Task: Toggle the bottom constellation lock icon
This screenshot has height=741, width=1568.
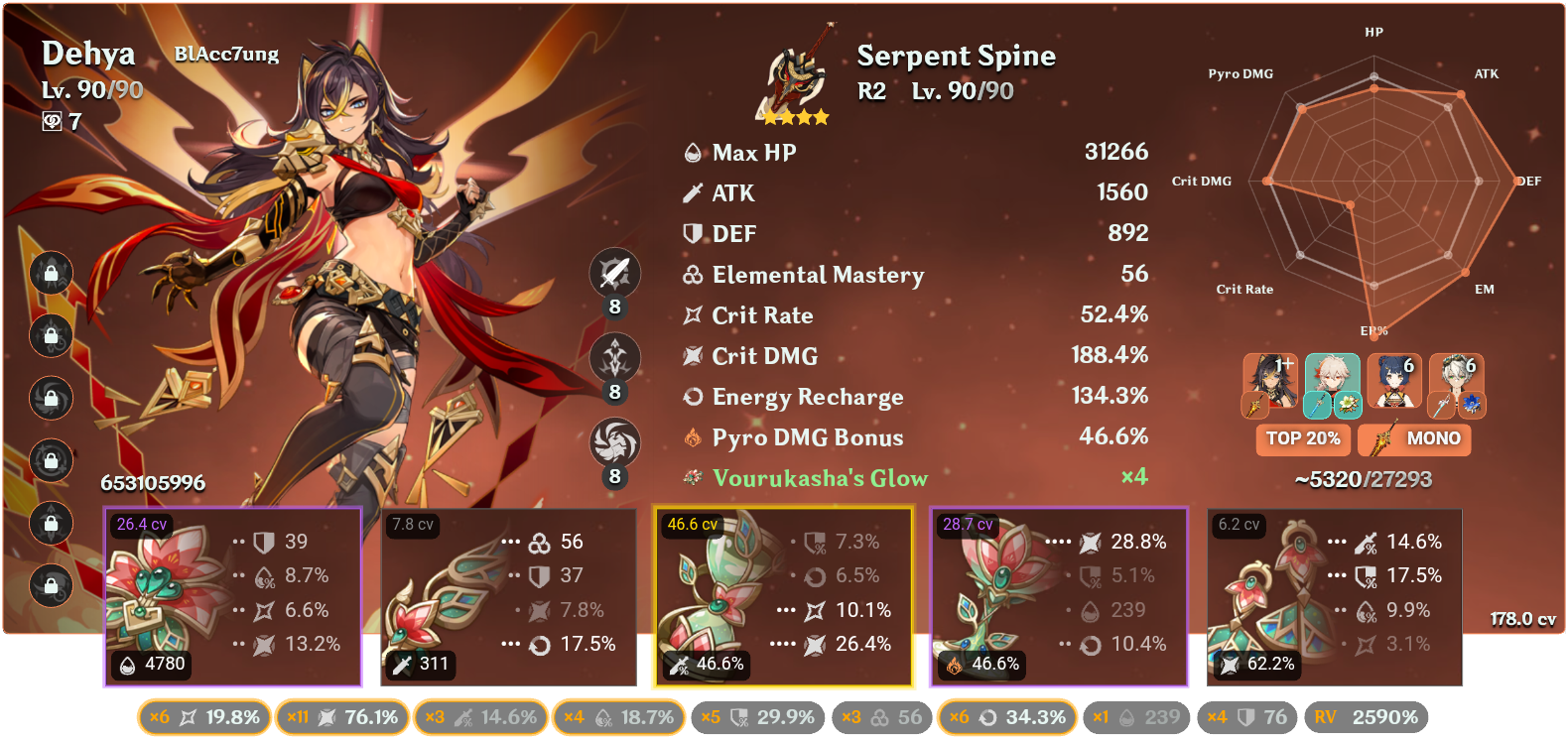Action: point(51,586)
